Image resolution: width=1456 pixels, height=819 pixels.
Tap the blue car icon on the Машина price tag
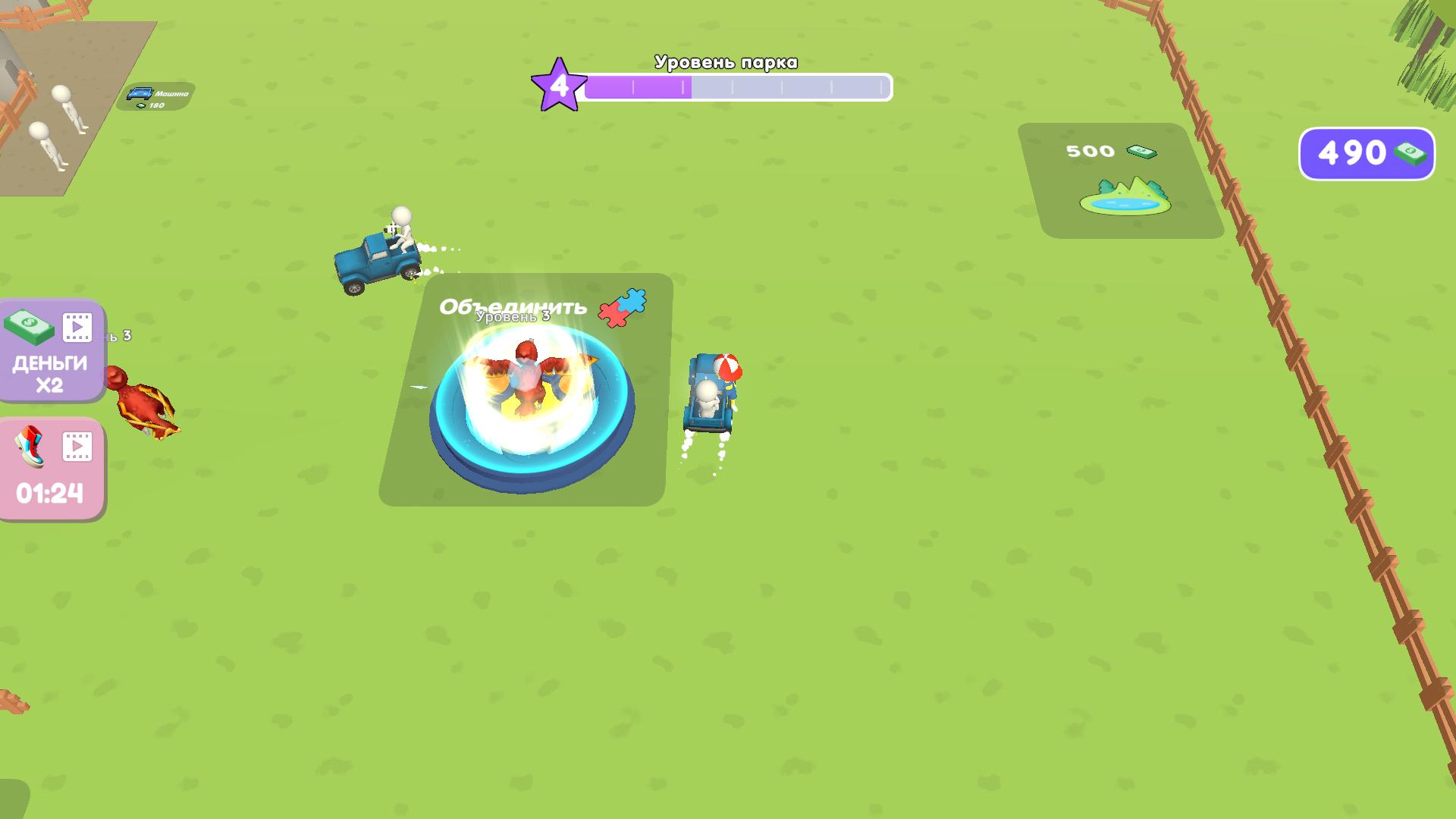tap(140, 93)
